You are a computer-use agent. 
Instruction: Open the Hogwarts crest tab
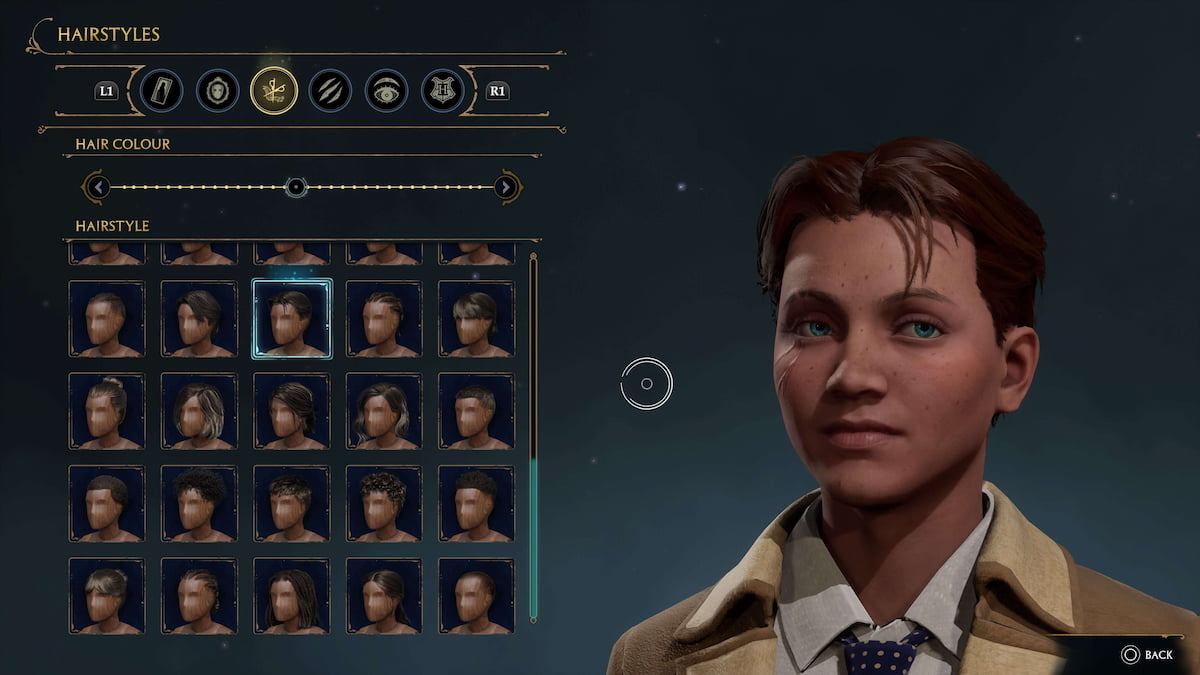[x=441, y=91]
